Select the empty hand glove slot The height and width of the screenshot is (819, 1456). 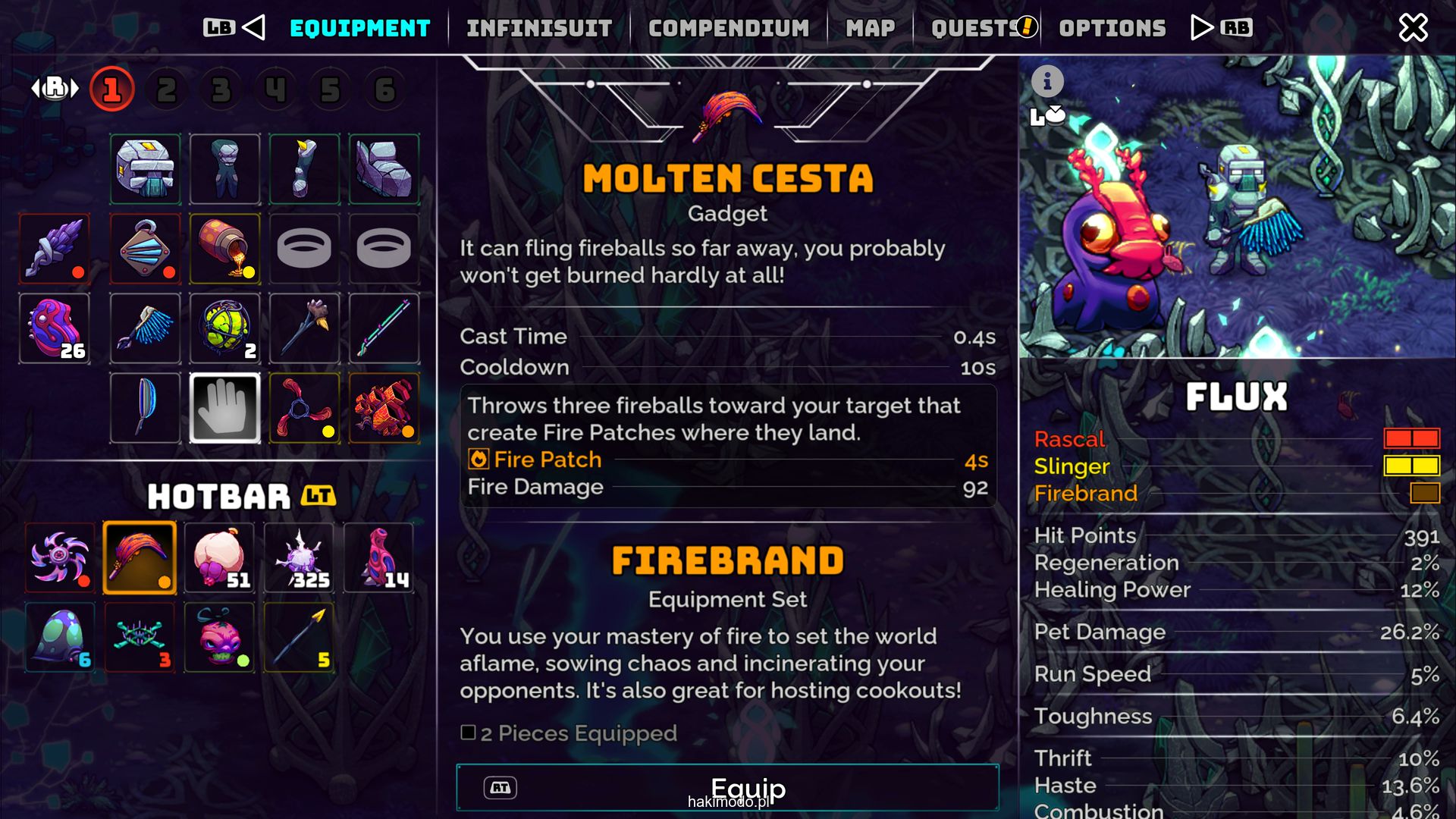point(224,408)
